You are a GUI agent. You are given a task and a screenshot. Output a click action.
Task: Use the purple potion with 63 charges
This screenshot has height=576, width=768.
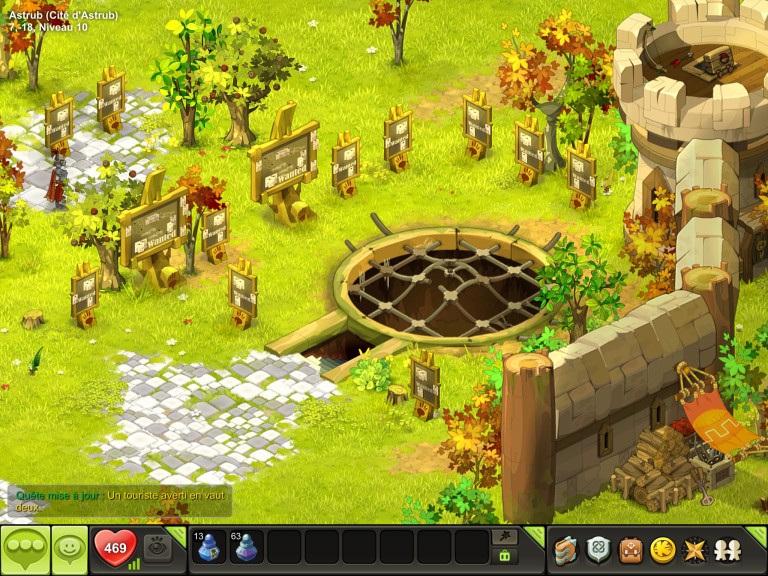coord(246,547)
